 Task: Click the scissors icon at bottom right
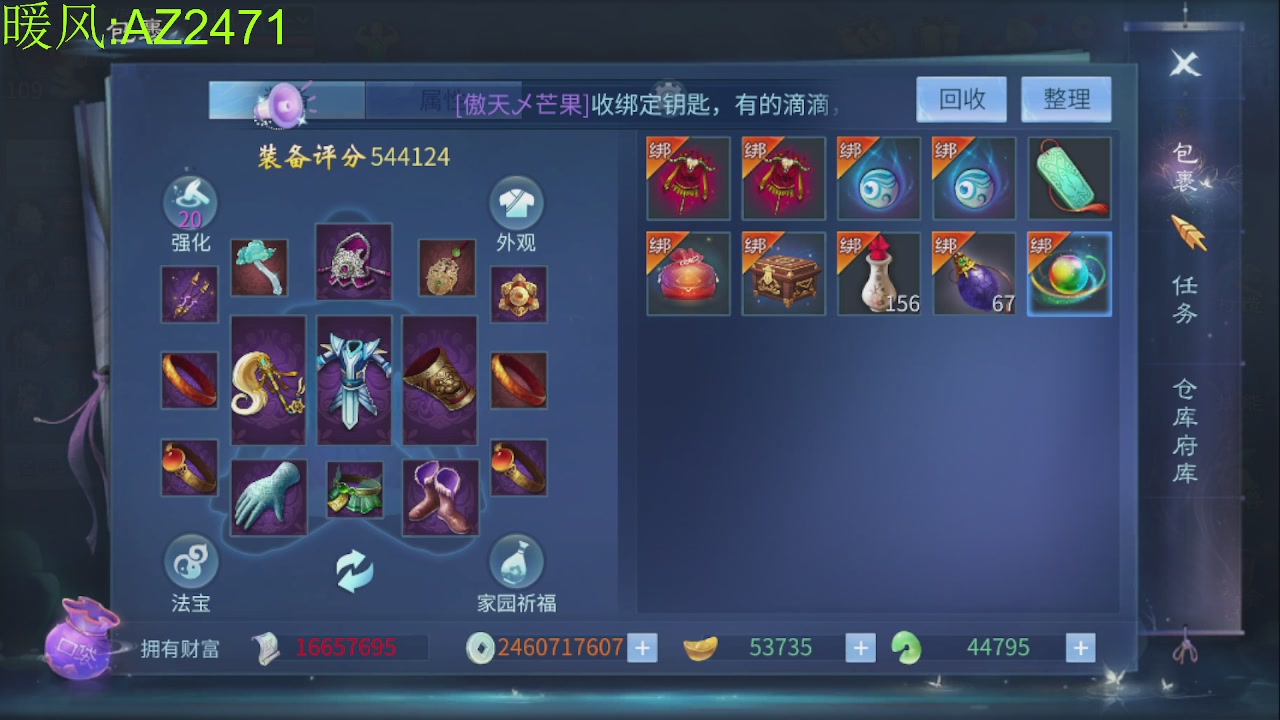point(1187,648)
